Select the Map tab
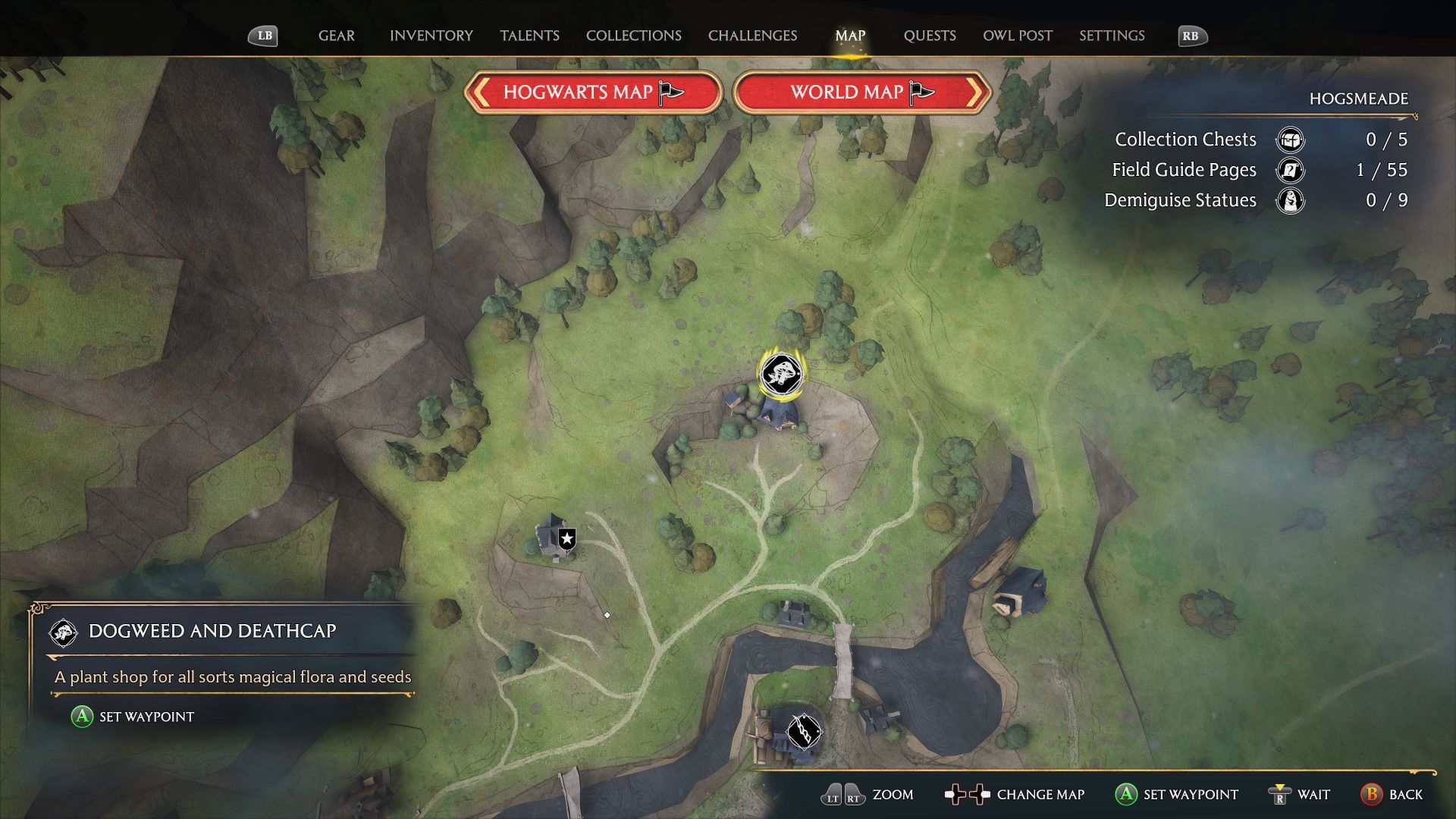 [849, 36]
